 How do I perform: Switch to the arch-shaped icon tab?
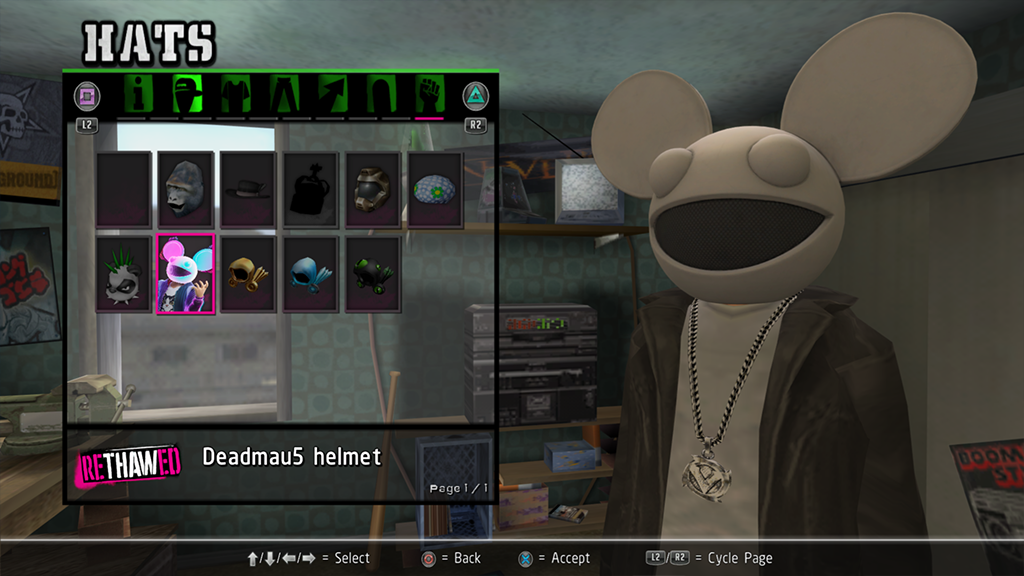[x=381, y=95]
